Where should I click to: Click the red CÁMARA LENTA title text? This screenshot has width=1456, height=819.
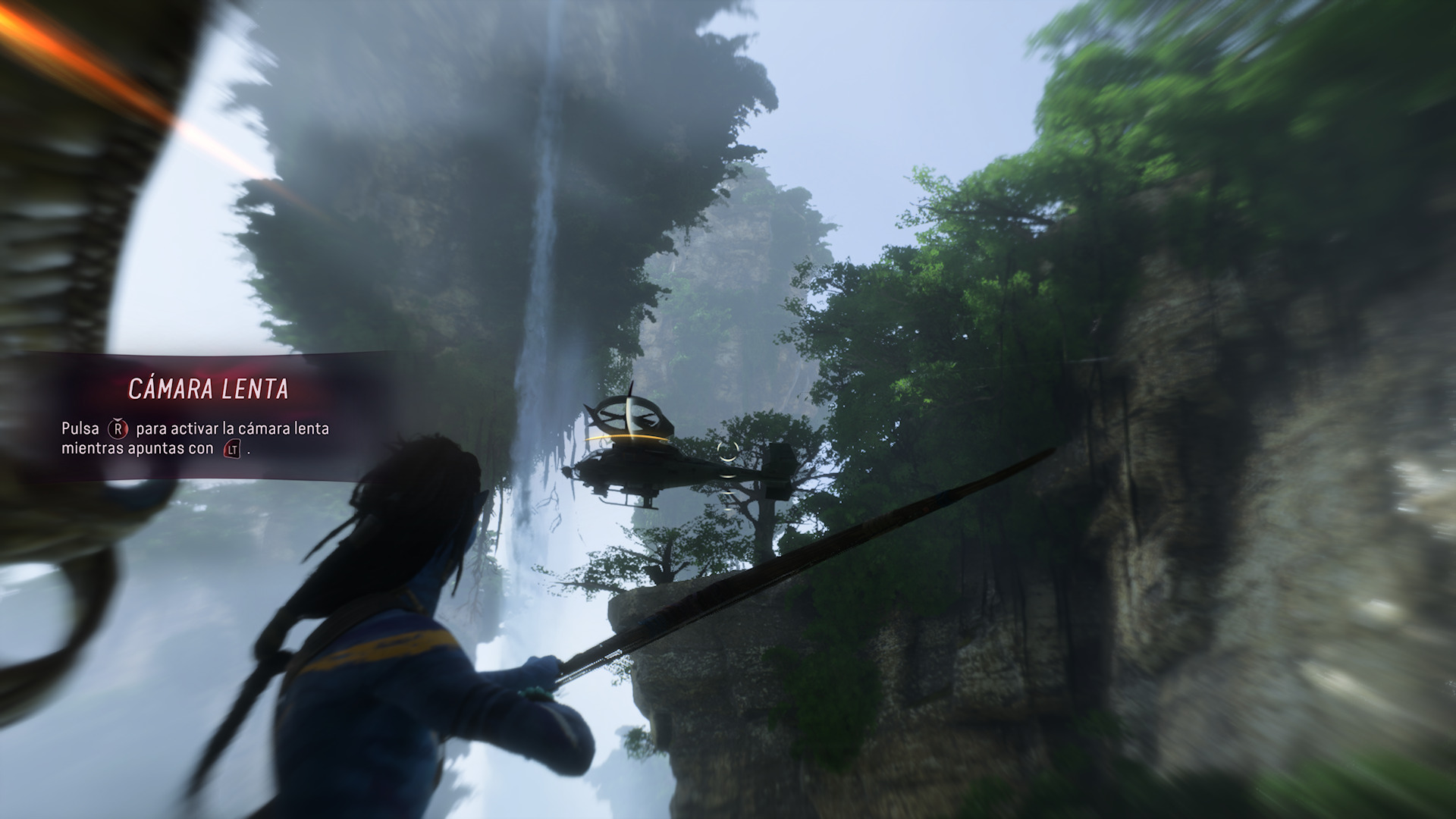(x=207, y=387)
